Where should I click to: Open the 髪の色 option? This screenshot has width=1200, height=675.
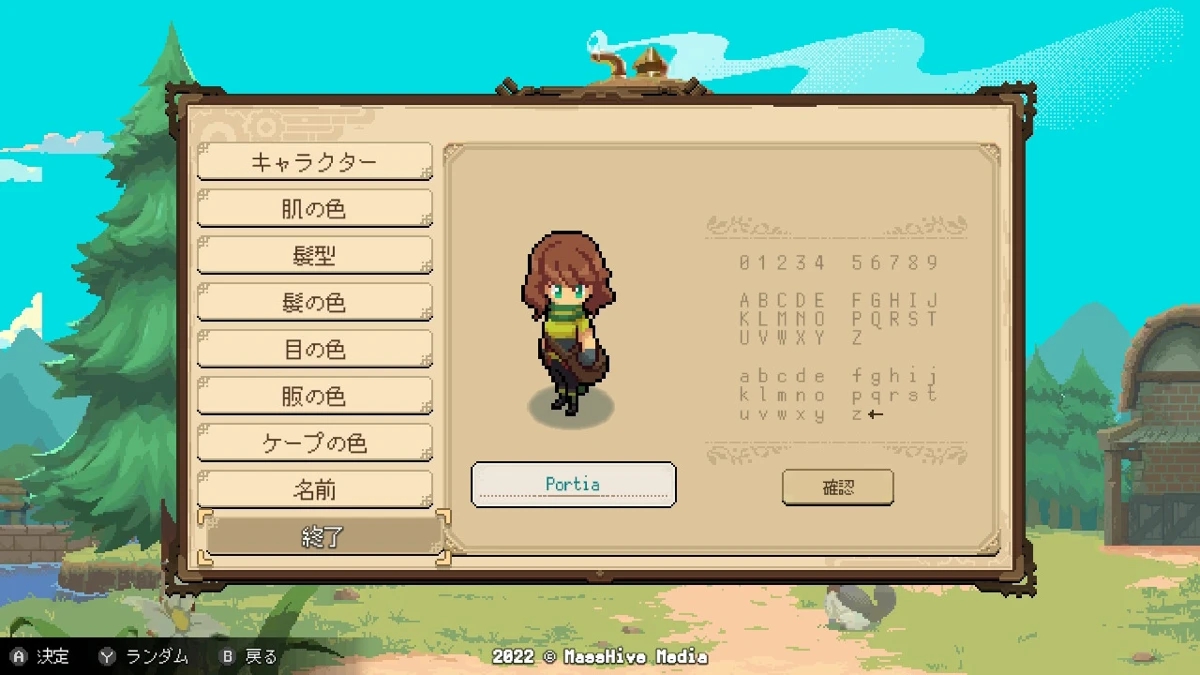314,303
